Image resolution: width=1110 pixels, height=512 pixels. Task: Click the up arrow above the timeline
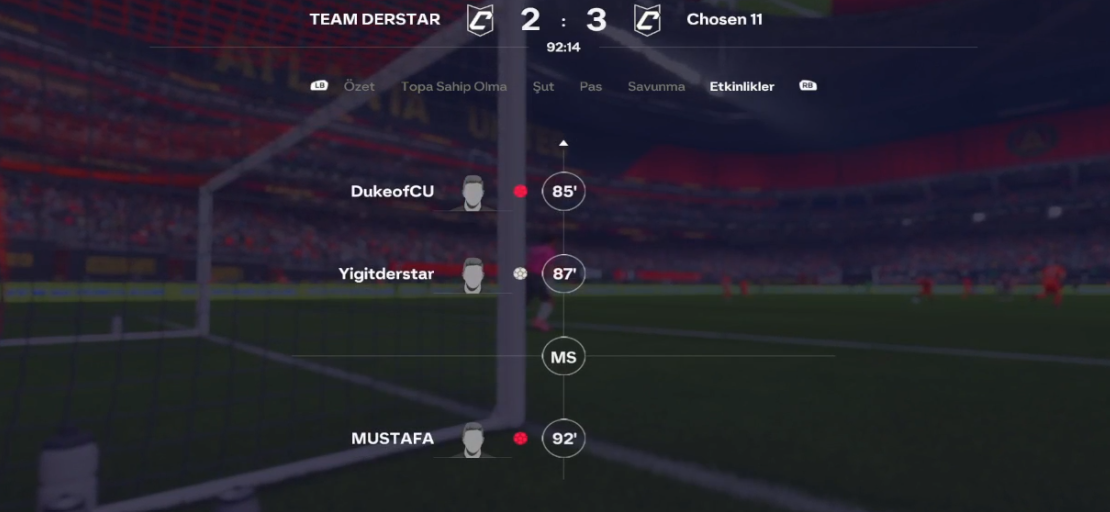click(x=563, y=144)
